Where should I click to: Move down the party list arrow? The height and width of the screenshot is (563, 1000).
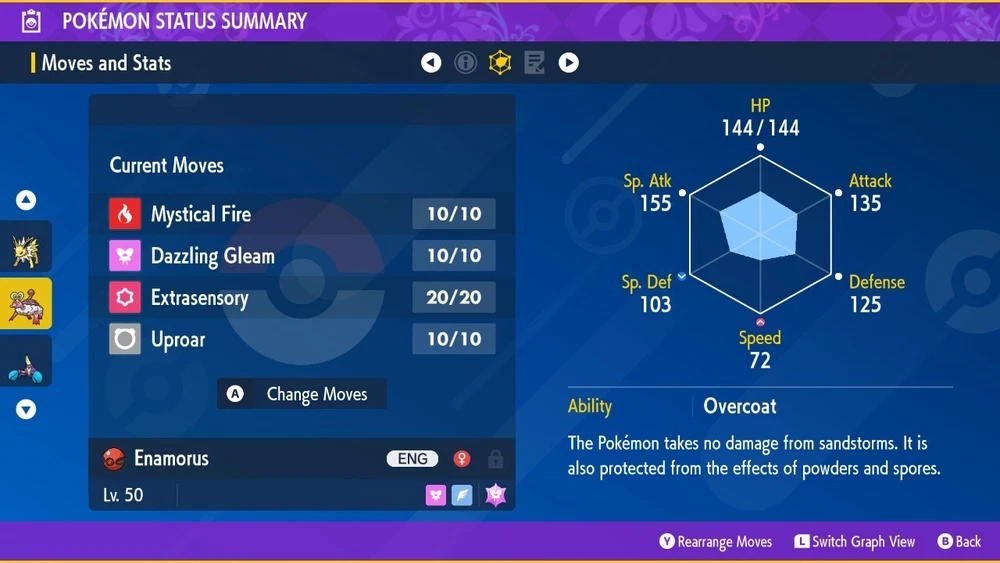26,409
